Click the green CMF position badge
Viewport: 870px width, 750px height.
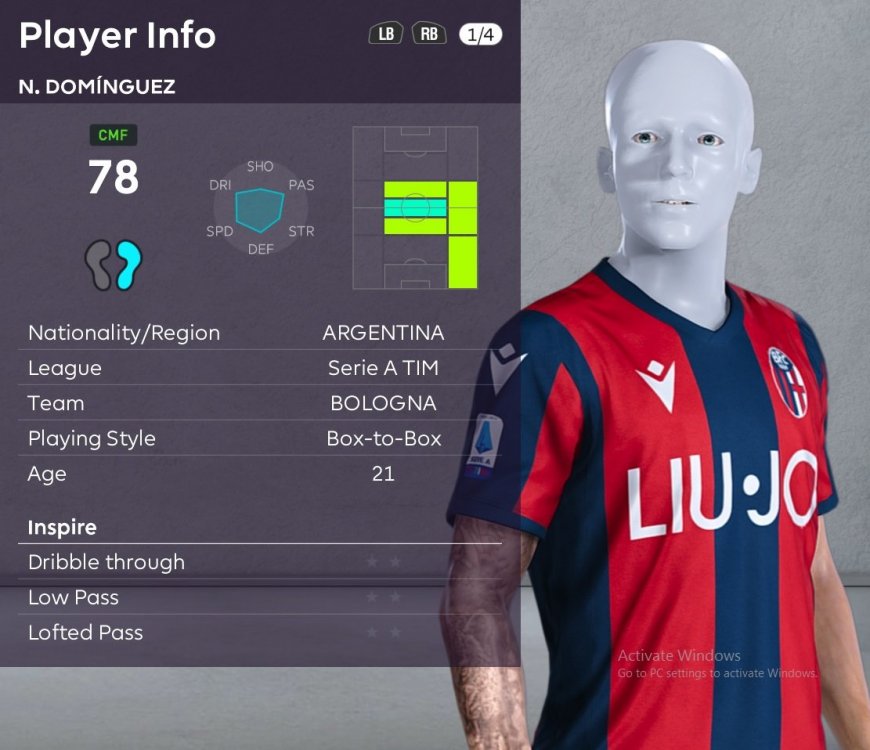(x=113, y=135)
